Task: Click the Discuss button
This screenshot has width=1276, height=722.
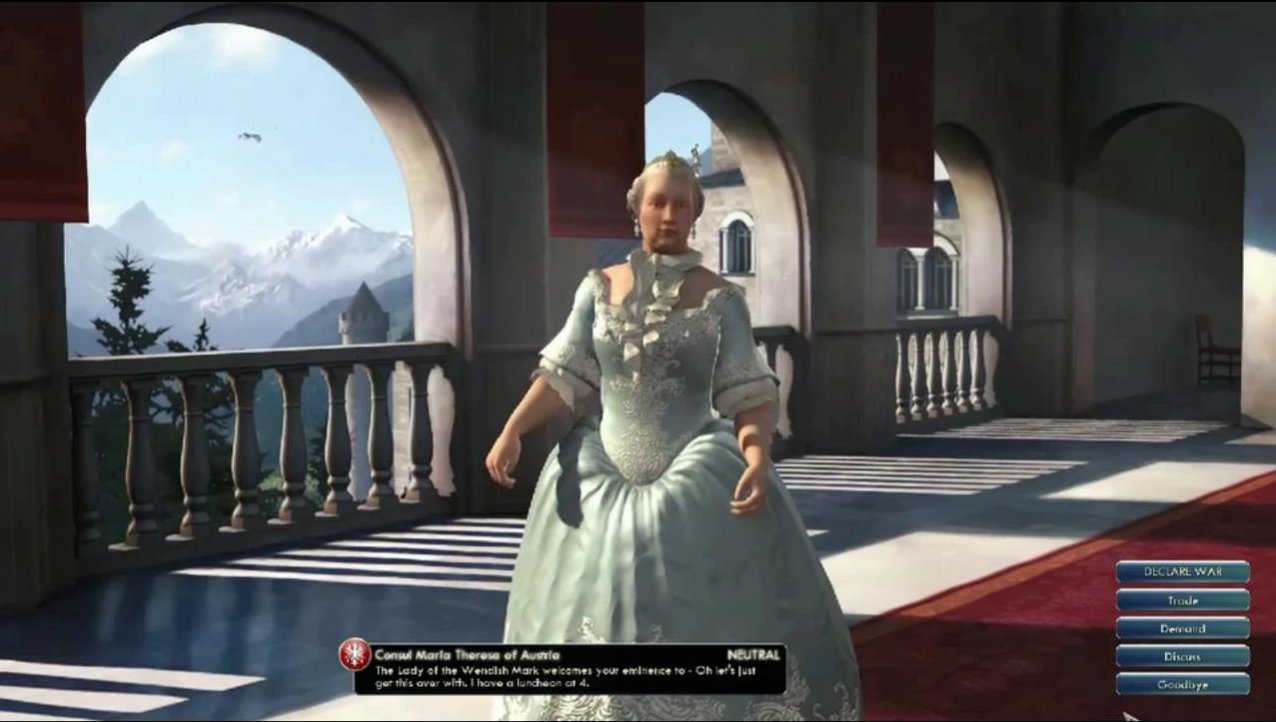Action: point(1182,657)
